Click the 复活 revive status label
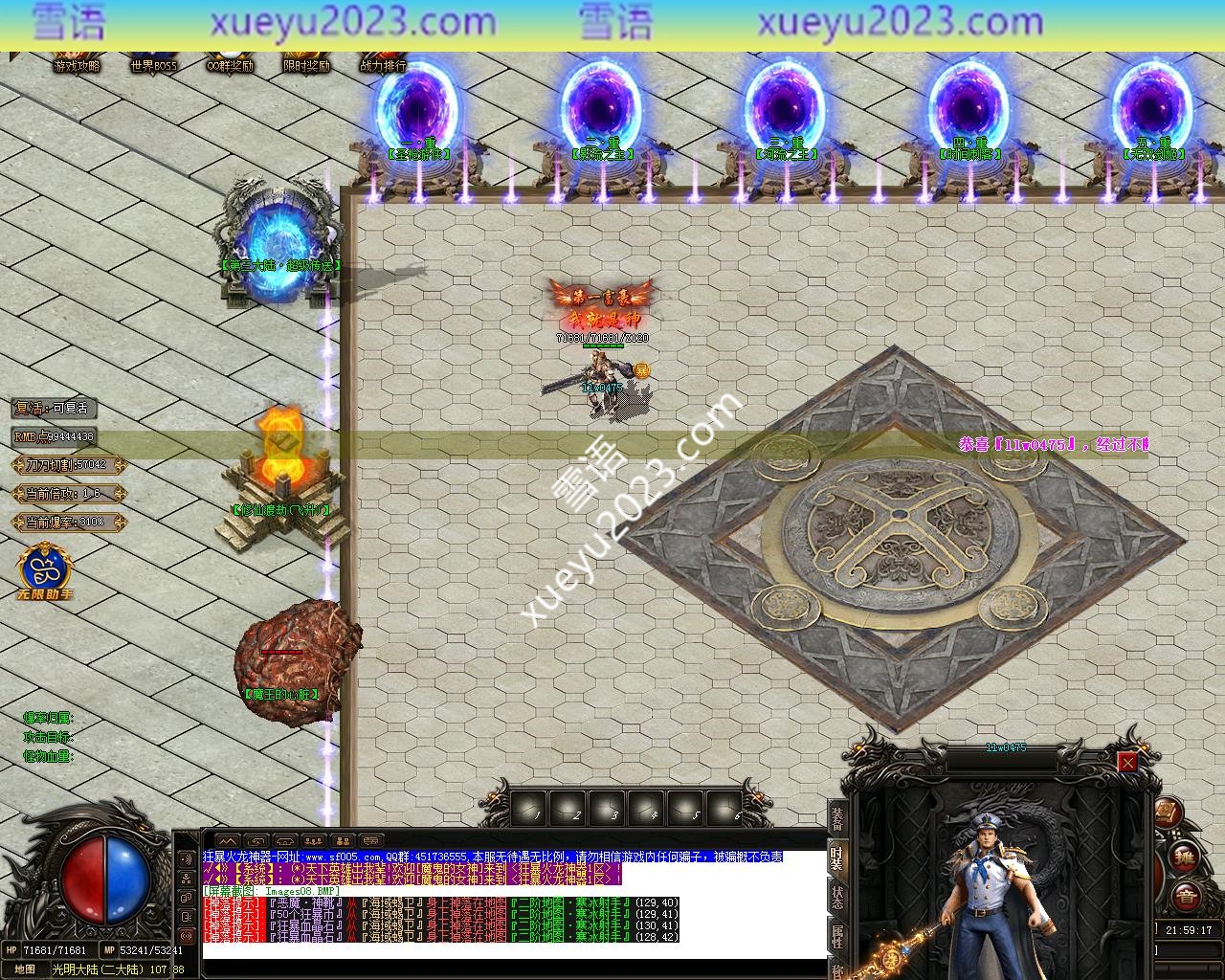The height and width of the screenshot is (980, 1225). (55, 408)
